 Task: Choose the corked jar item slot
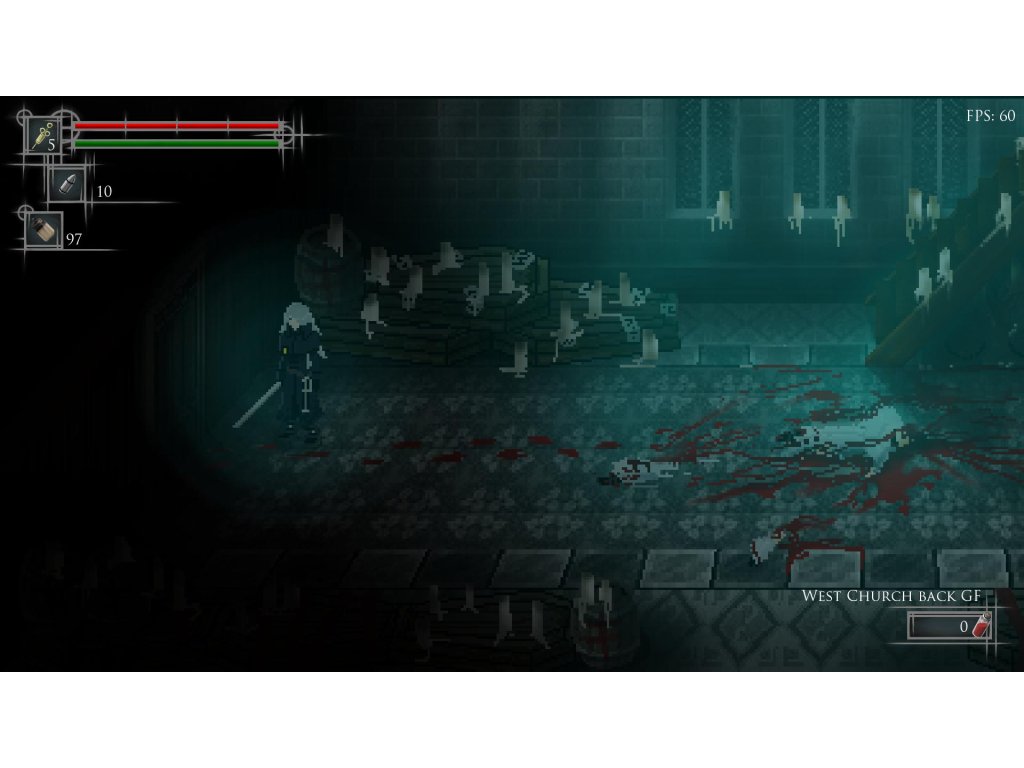(x=43, y=229)
